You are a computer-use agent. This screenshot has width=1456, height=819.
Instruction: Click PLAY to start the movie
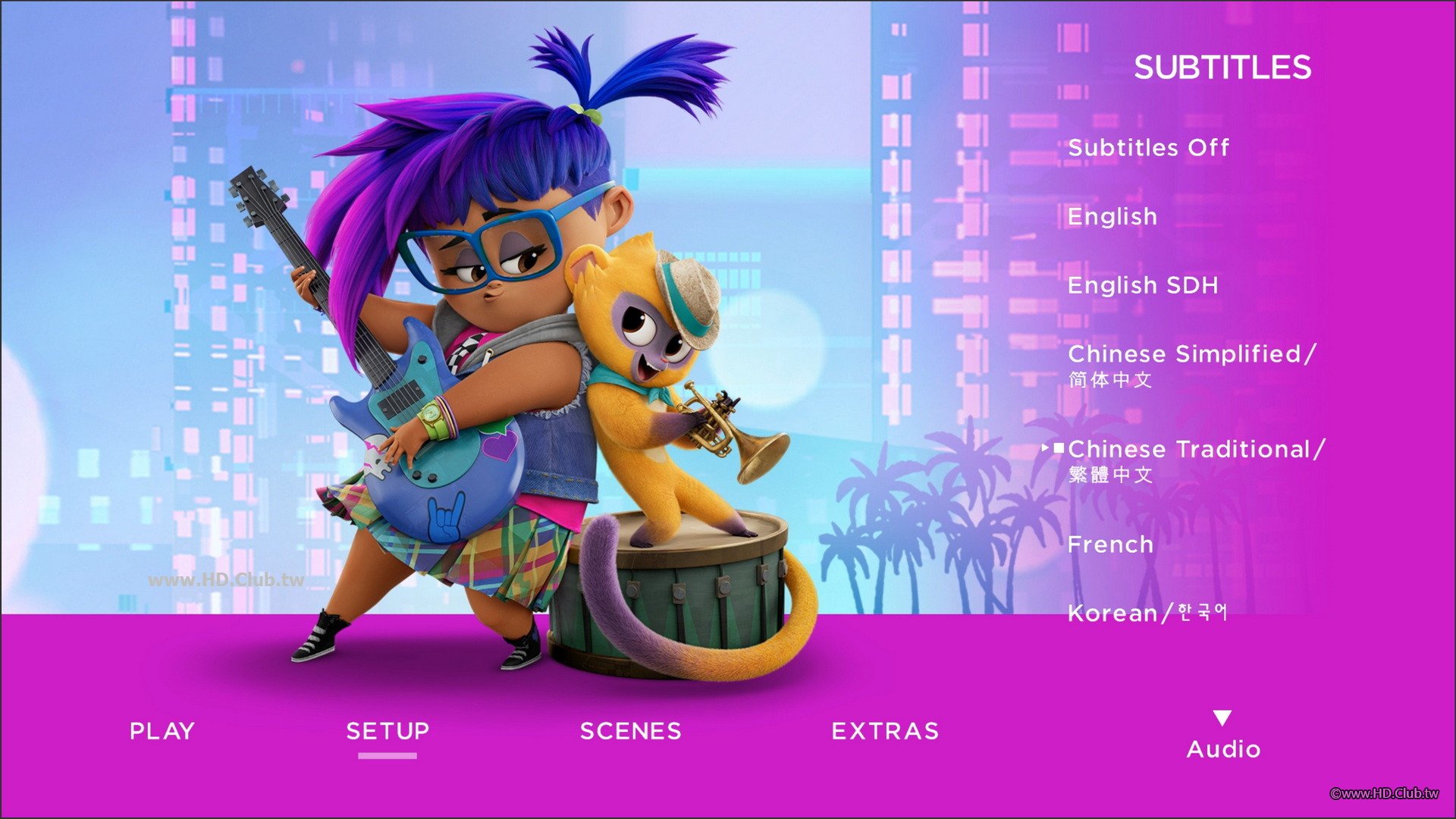pyautogui.click(x=162, y=731)
